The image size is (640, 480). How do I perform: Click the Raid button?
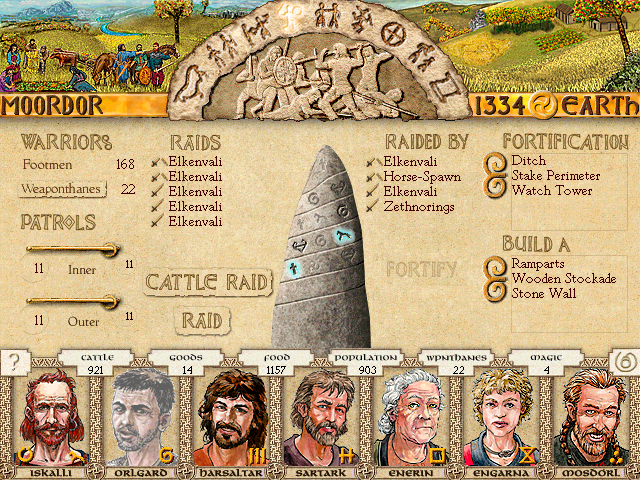pos(202,320)
